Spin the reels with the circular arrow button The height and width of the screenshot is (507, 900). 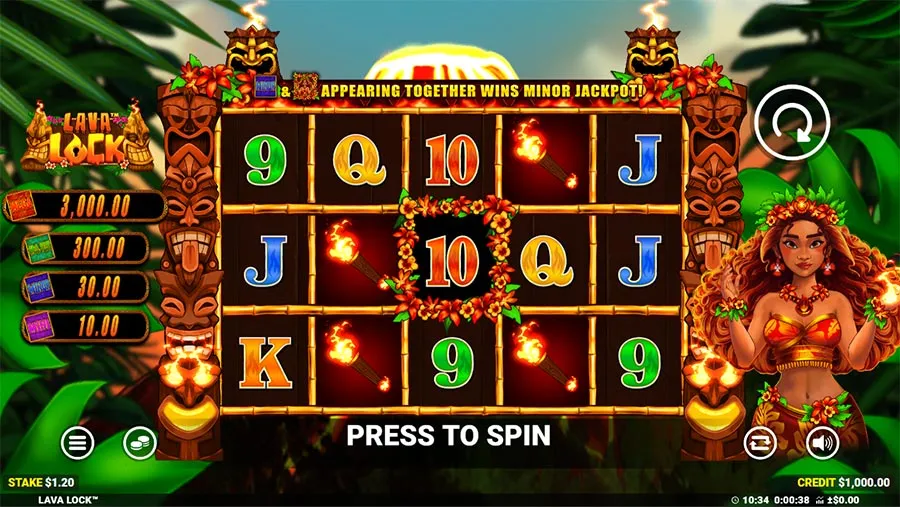coord(792,126)
